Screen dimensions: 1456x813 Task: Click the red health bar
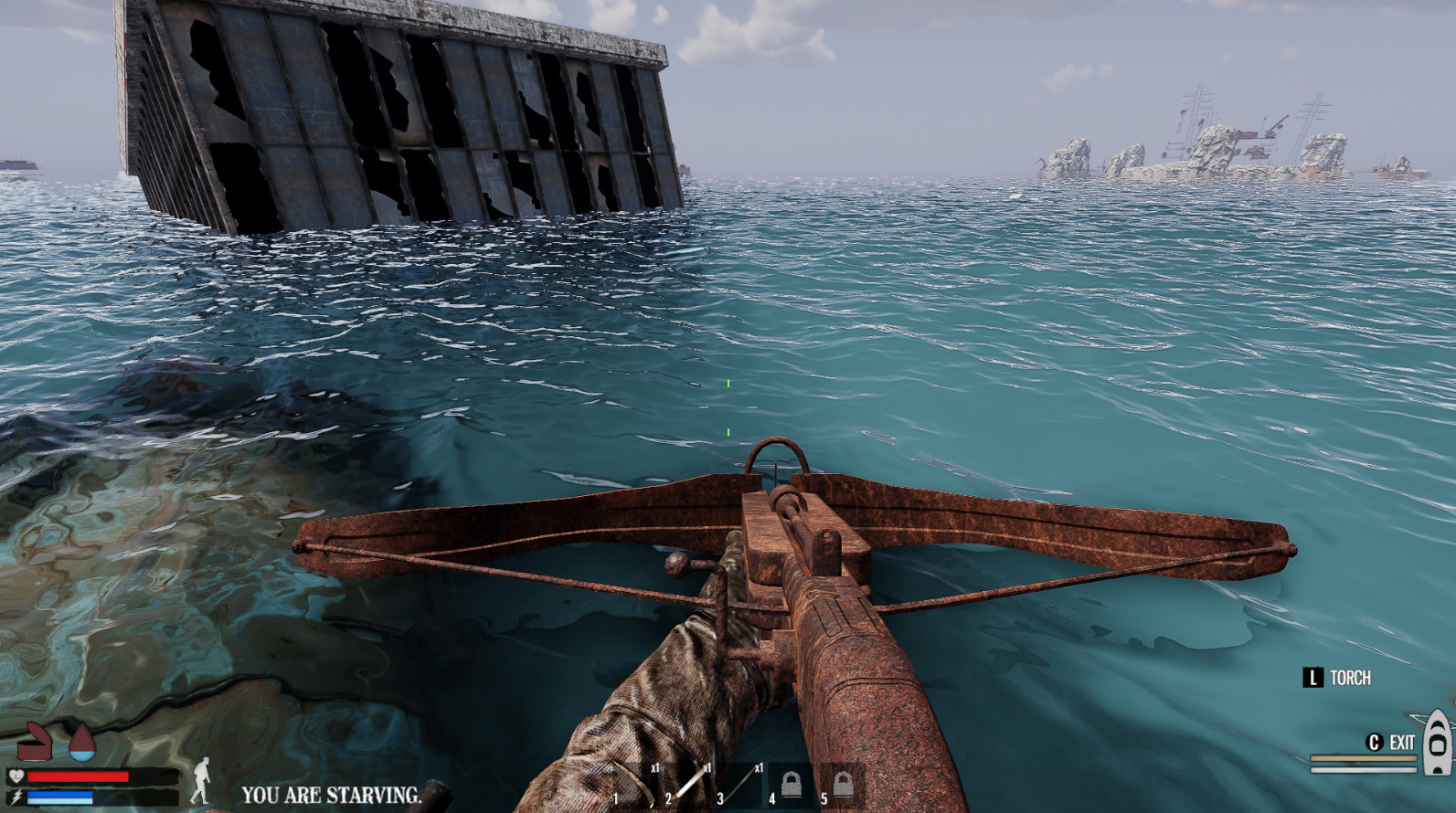[78, 776]
